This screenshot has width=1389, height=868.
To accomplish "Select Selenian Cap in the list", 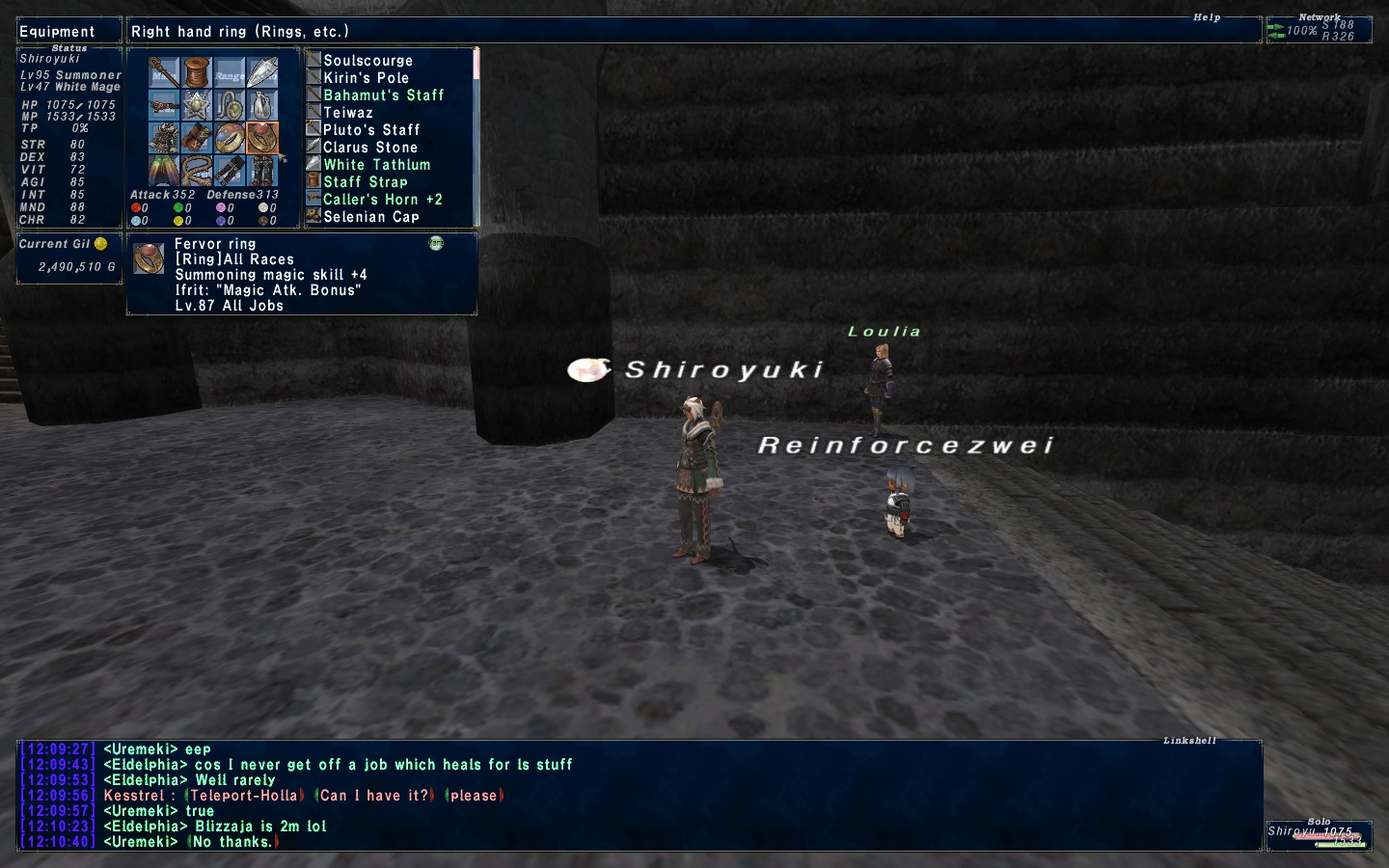I will point(370,217).
